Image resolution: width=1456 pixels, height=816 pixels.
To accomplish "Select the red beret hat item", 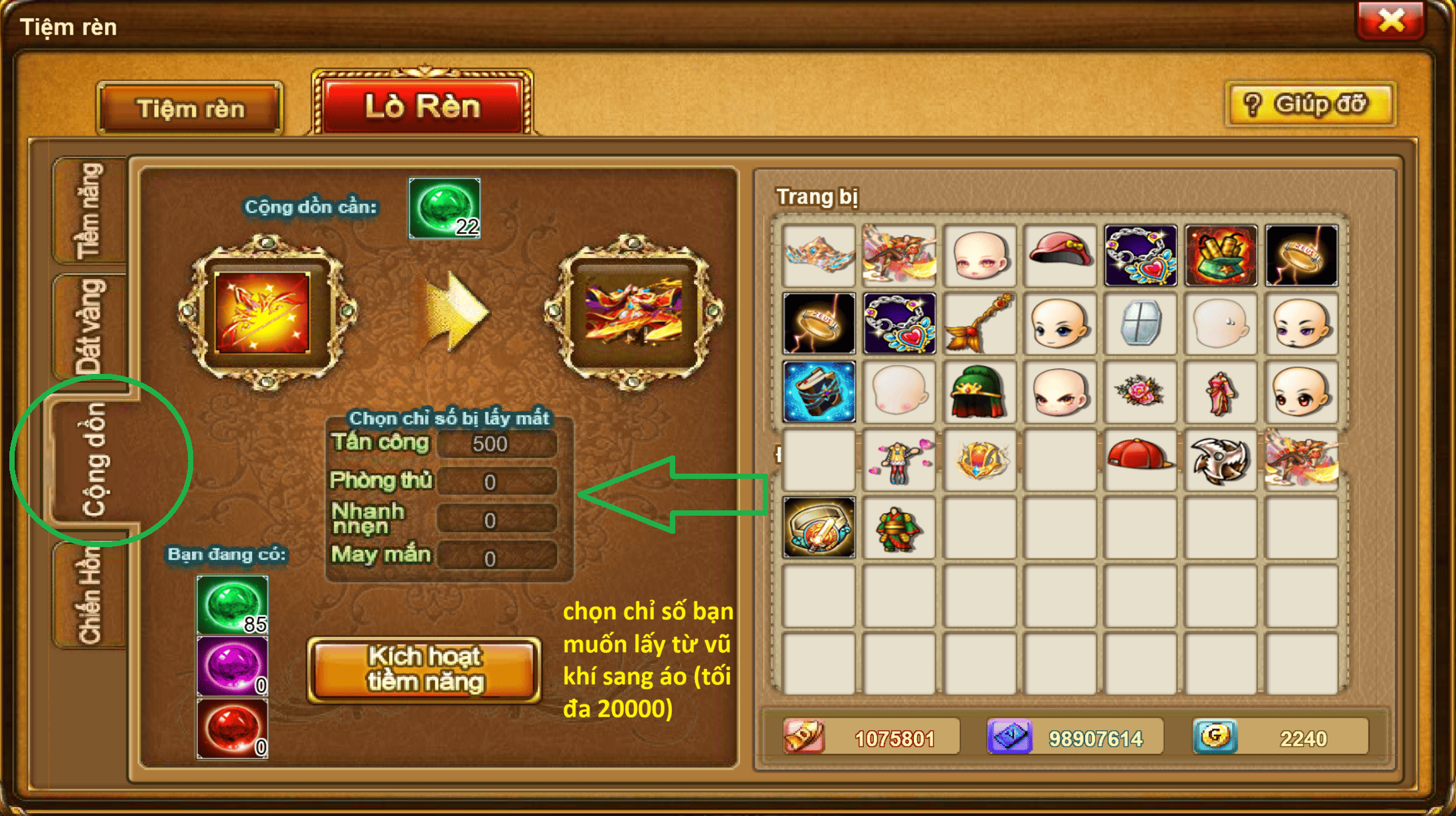I will pos(1060,255).
